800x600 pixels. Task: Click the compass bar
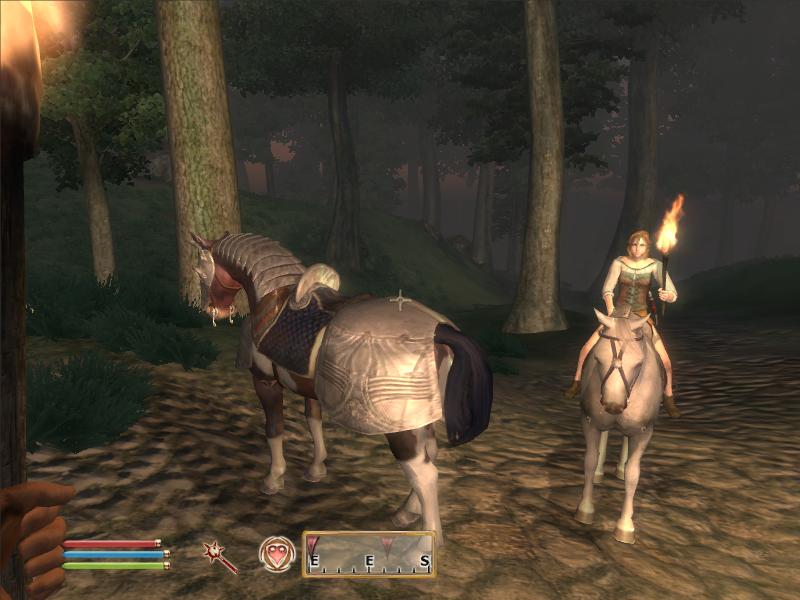pos(369,555)
